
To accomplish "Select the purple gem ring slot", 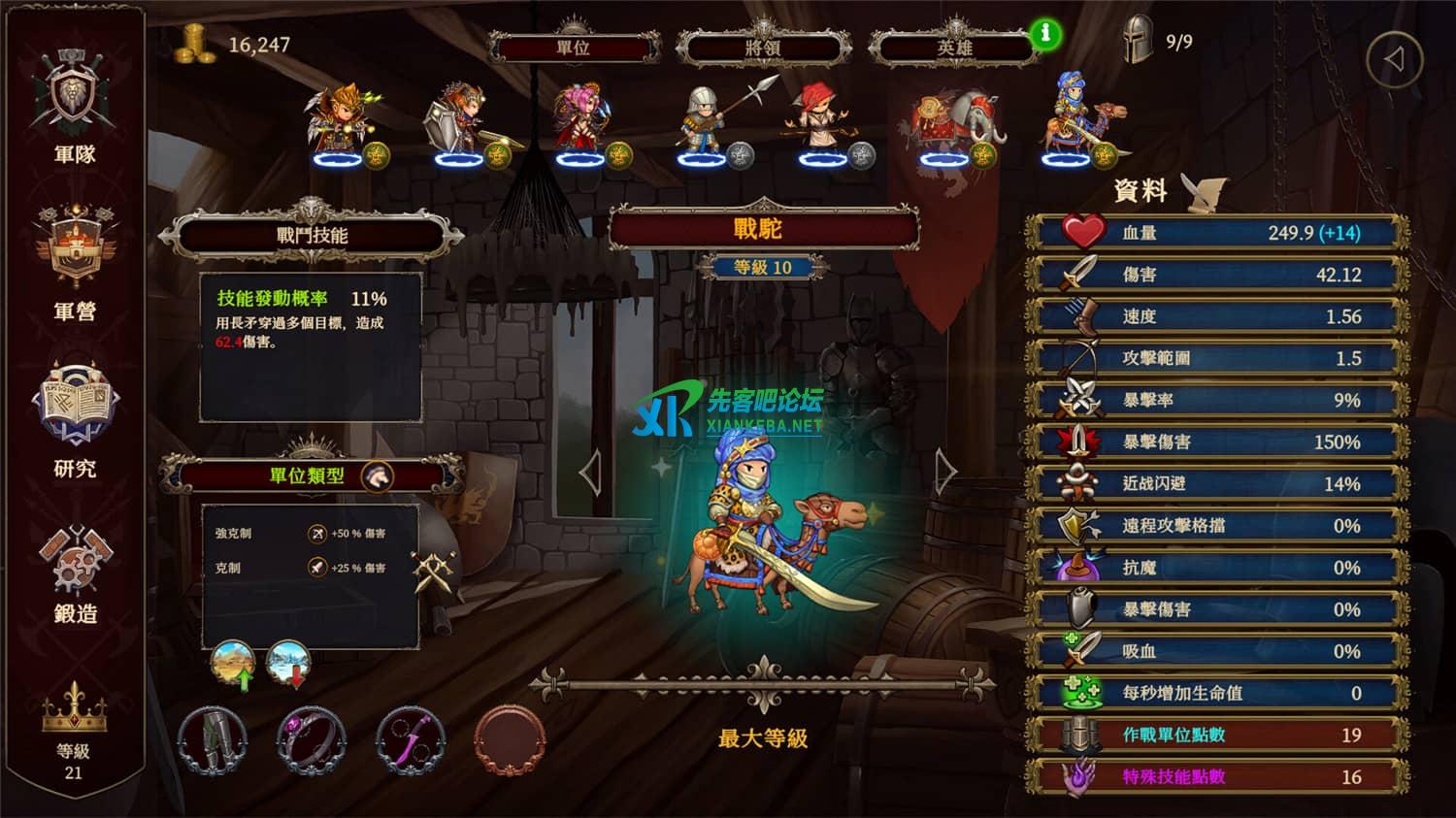I will click(x=312, y=740).
